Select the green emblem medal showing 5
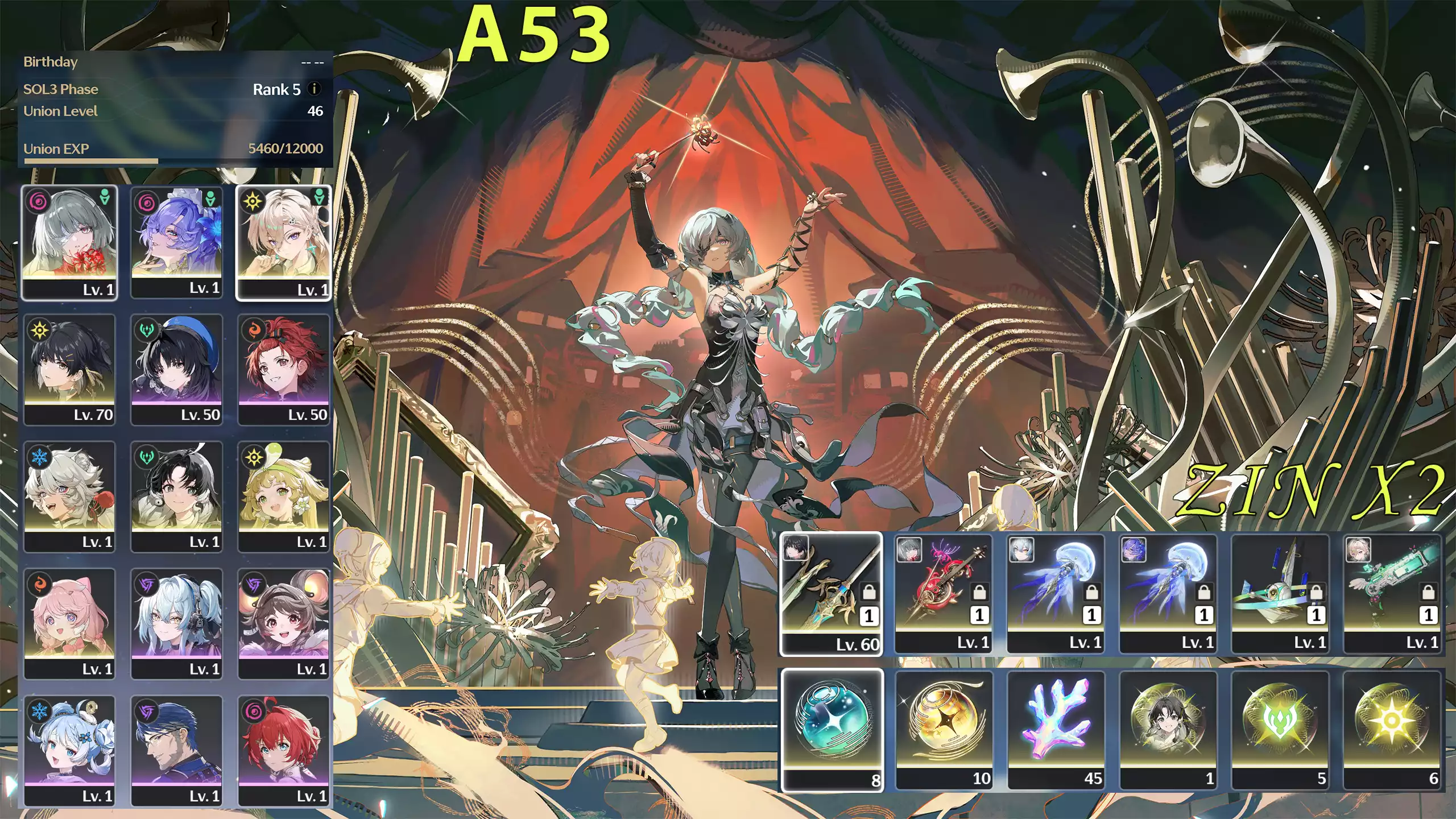1456x819 pixels. tap(1285, 728)
